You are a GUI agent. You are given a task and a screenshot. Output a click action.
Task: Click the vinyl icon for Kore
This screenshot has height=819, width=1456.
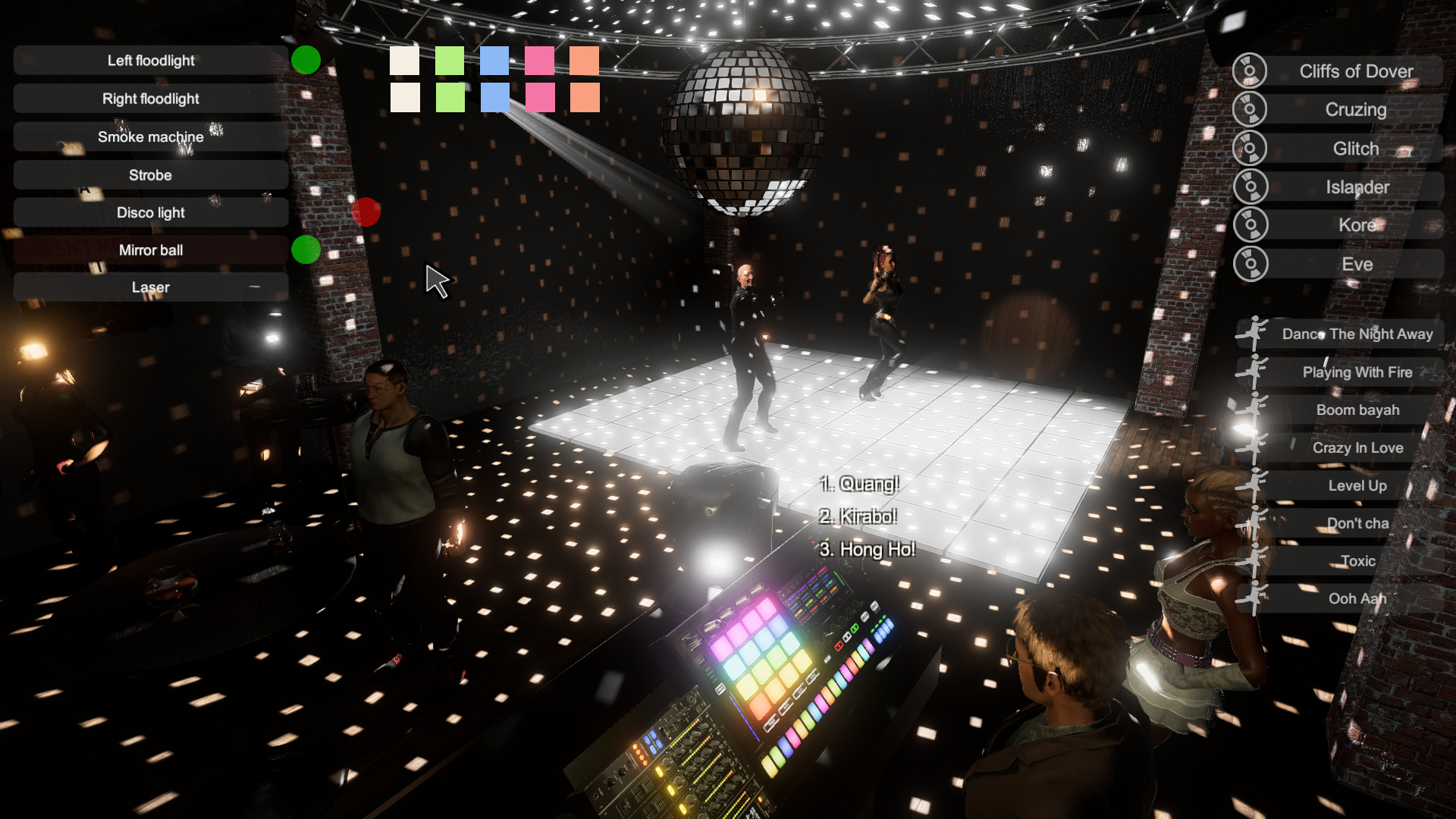point(1248,224)
